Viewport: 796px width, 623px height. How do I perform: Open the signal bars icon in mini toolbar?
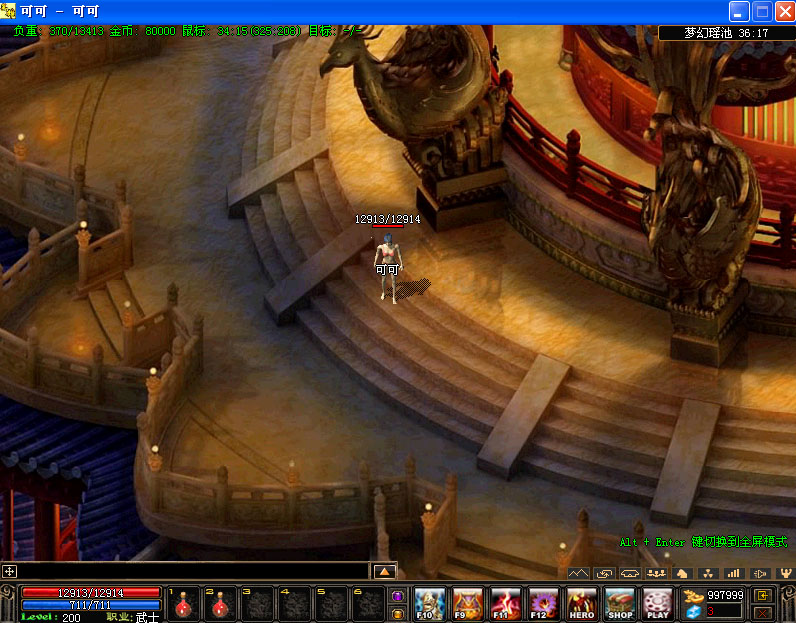(733, 573)
